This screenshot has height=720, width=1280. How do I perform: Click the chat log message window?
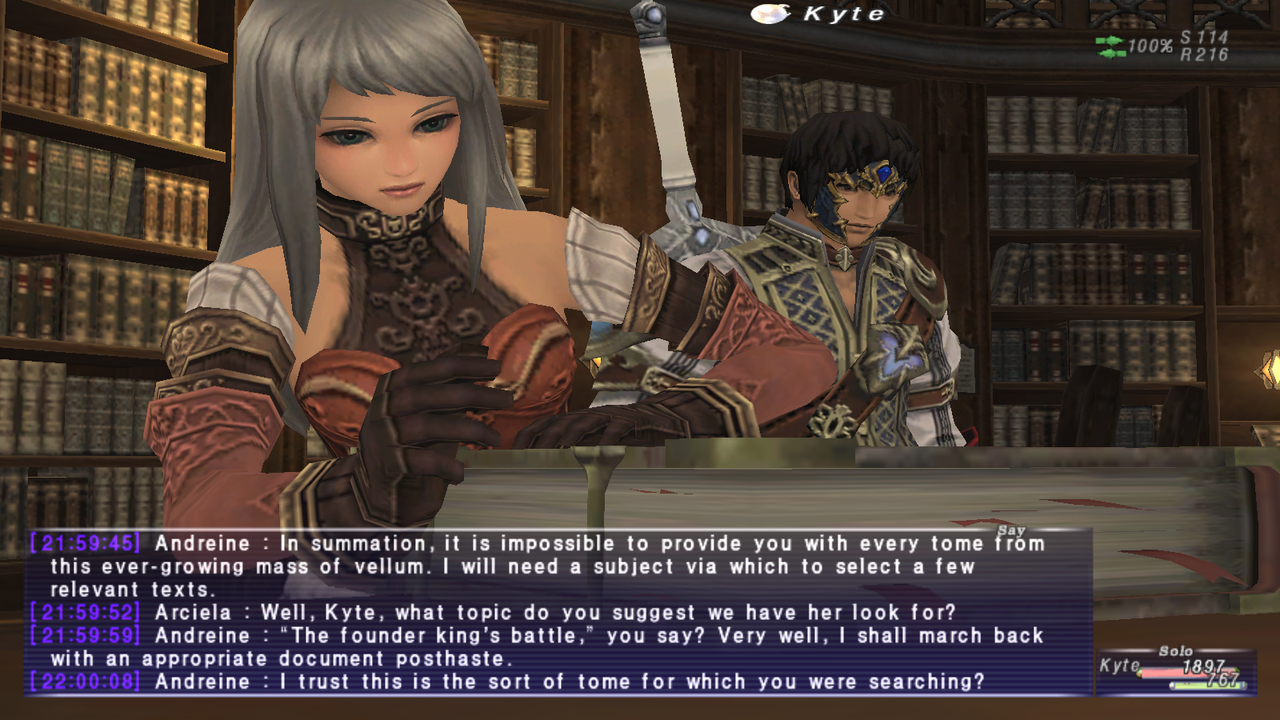560,612
